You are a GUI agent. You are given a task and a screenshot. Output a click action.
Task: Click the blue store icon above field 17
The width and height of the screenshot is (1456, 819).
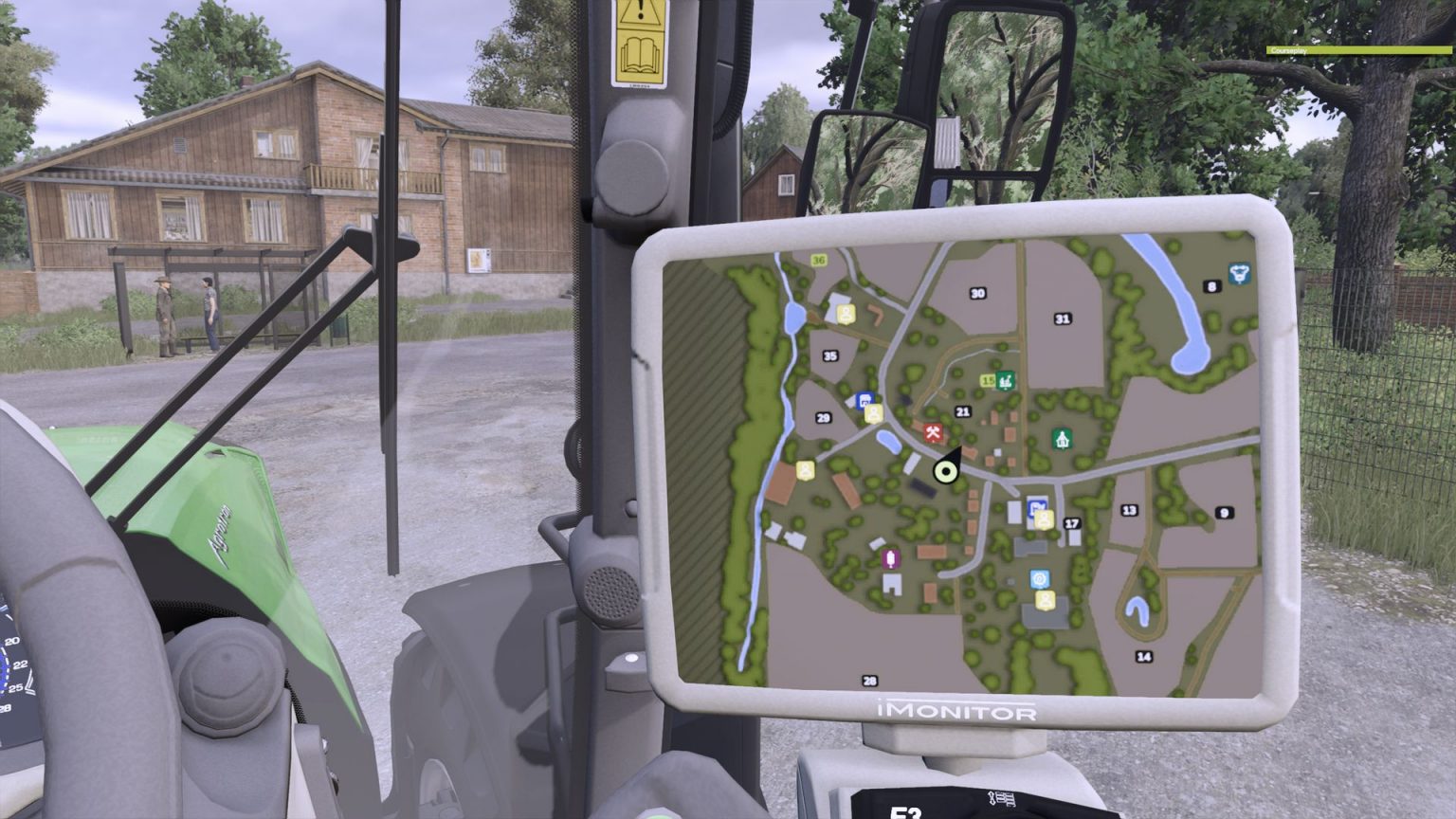1037,506
